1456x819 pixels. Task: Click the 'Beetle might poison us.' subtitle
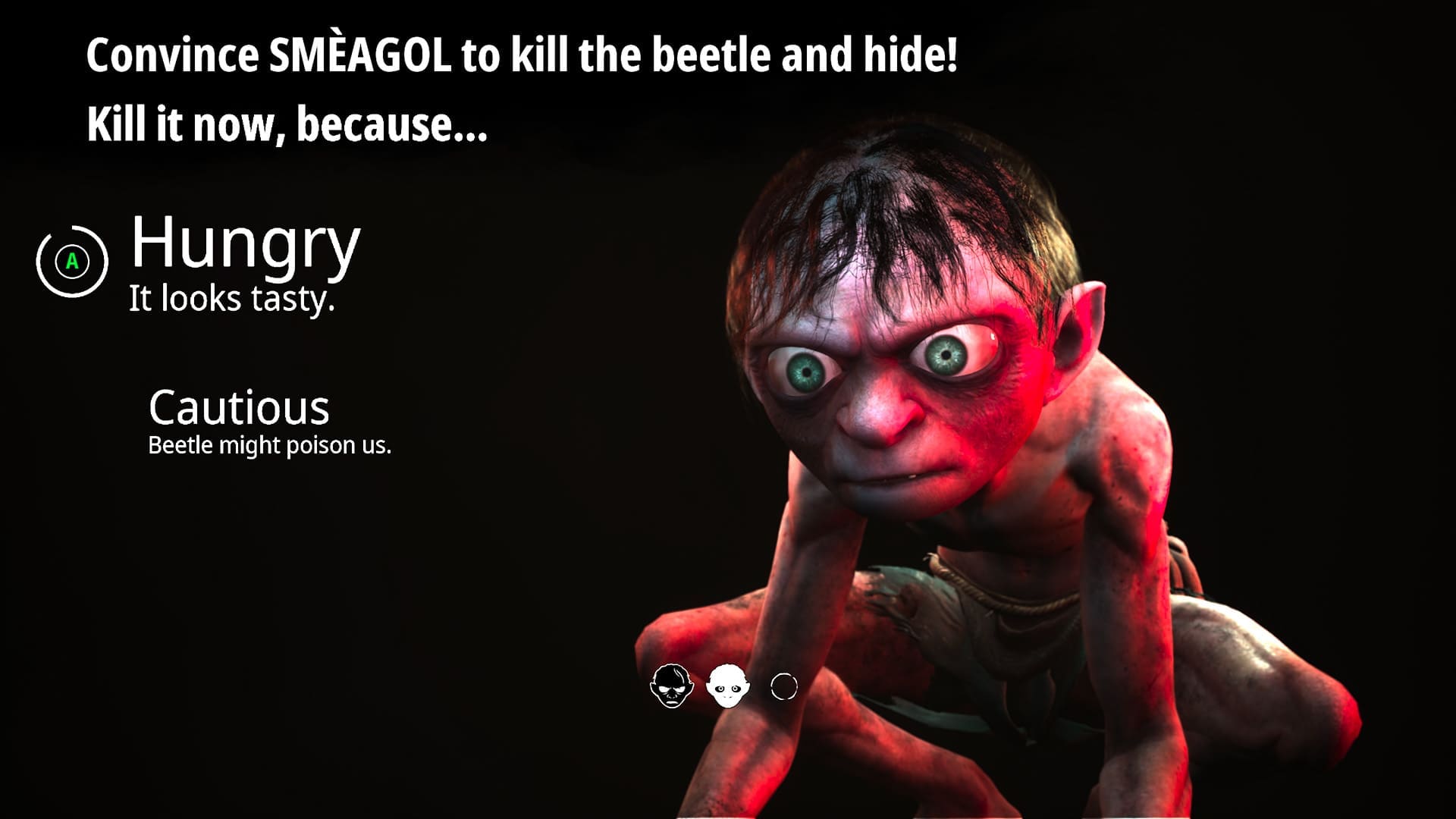click(x=270, y=445)
